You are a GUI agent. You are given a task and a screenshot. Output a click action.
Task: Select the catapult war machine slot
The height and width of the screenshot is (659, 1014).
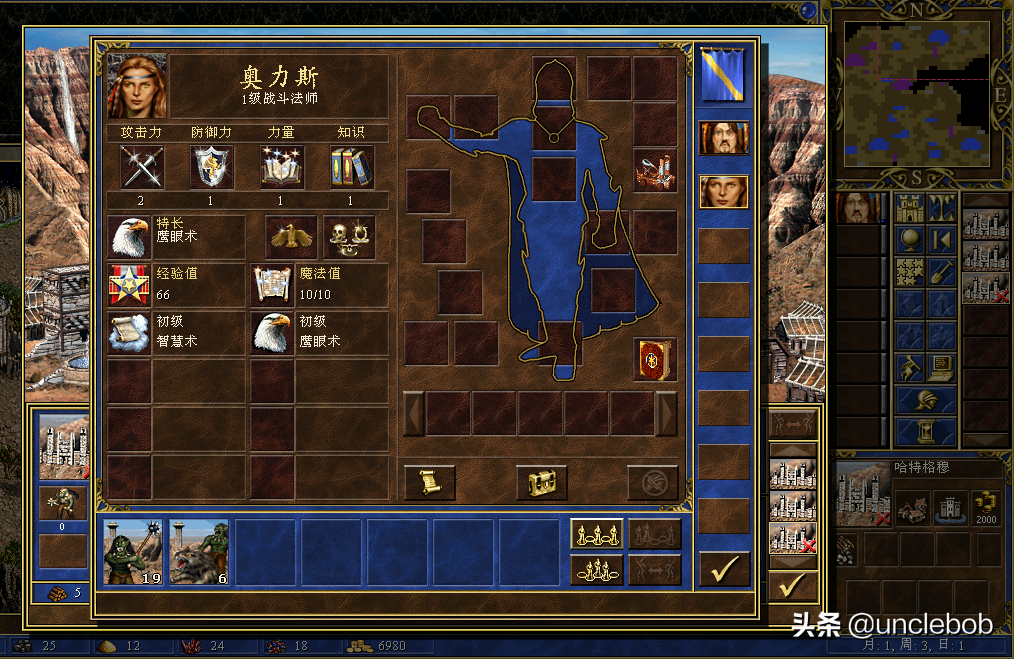pyautogui.click(x=655, y=171)
